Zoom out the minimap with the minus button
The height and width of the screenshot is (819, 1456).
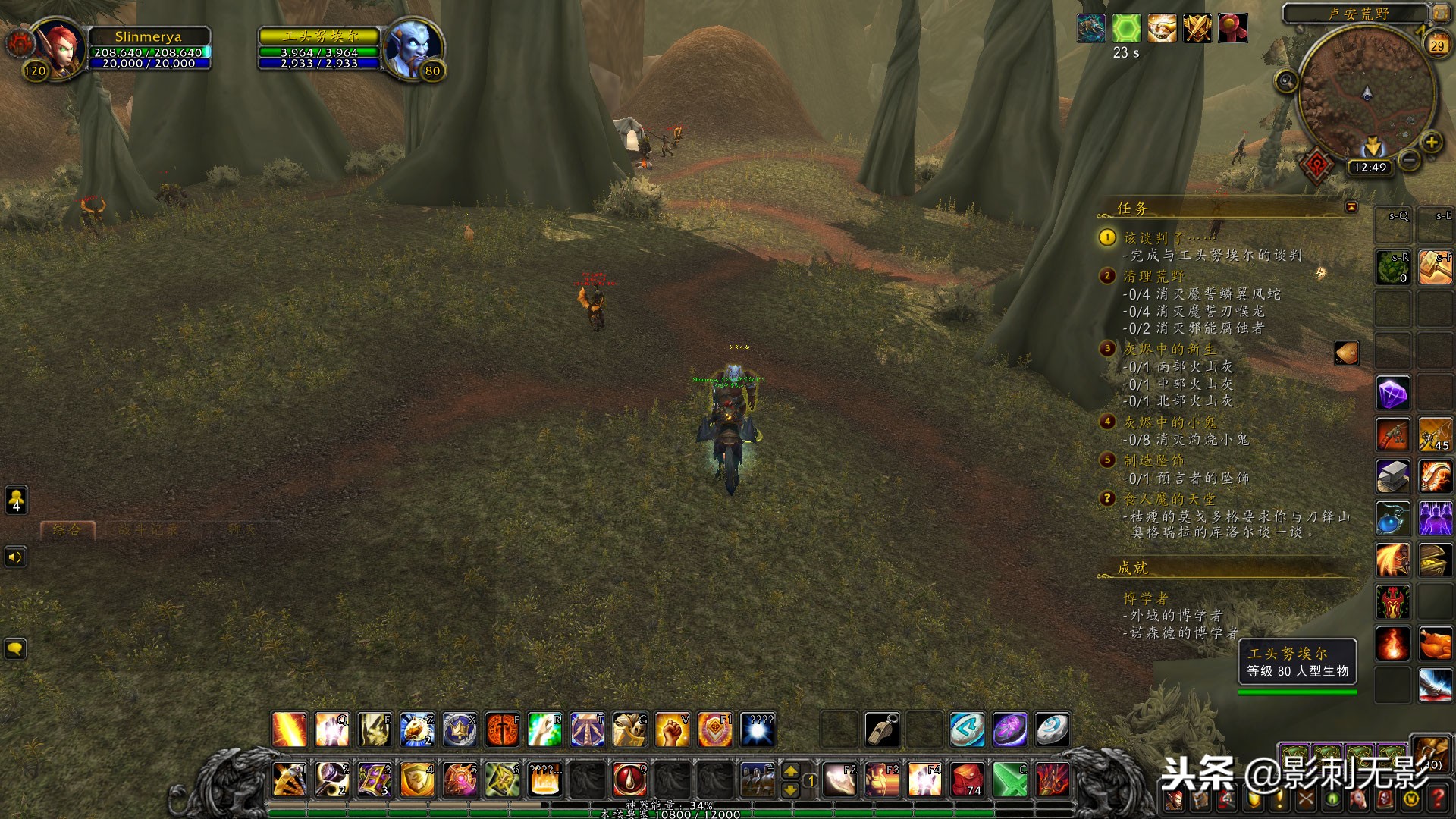(1409, 160)
